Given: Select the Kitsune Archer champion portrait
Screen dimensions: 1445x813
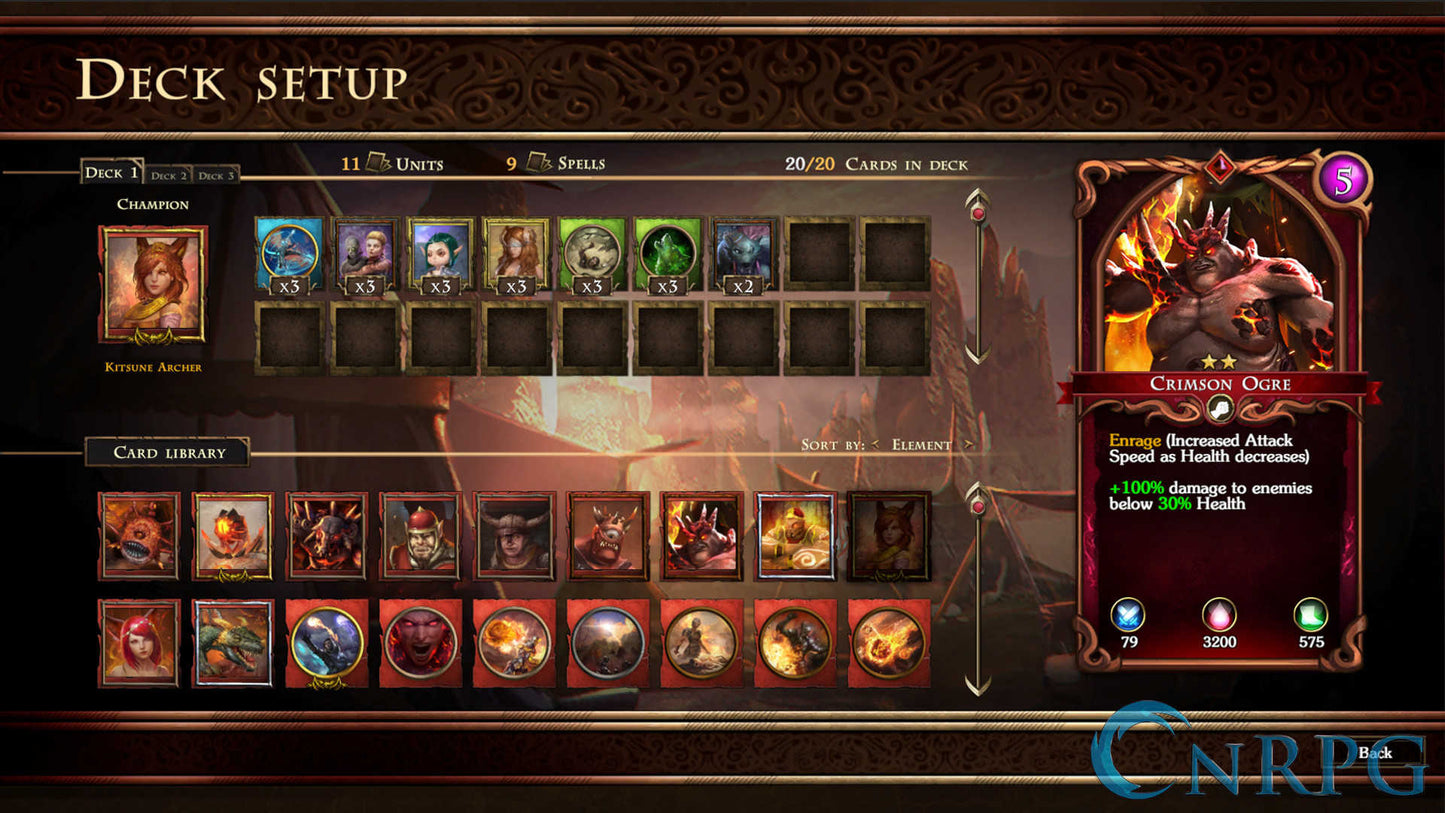Looking at the screenshot, I should (x=152, y=288).
